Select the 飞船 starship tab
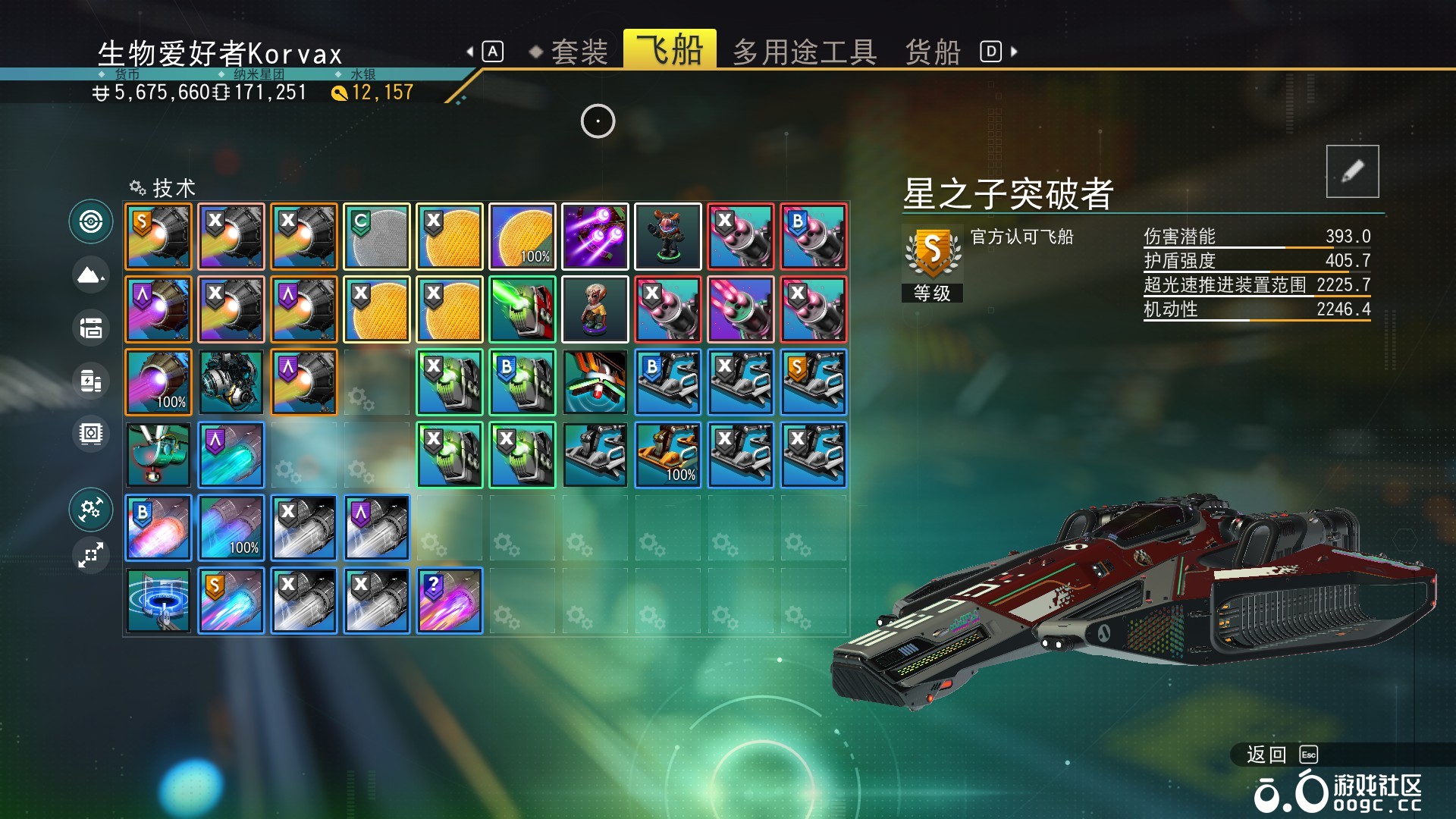 (x=670, y=50)
